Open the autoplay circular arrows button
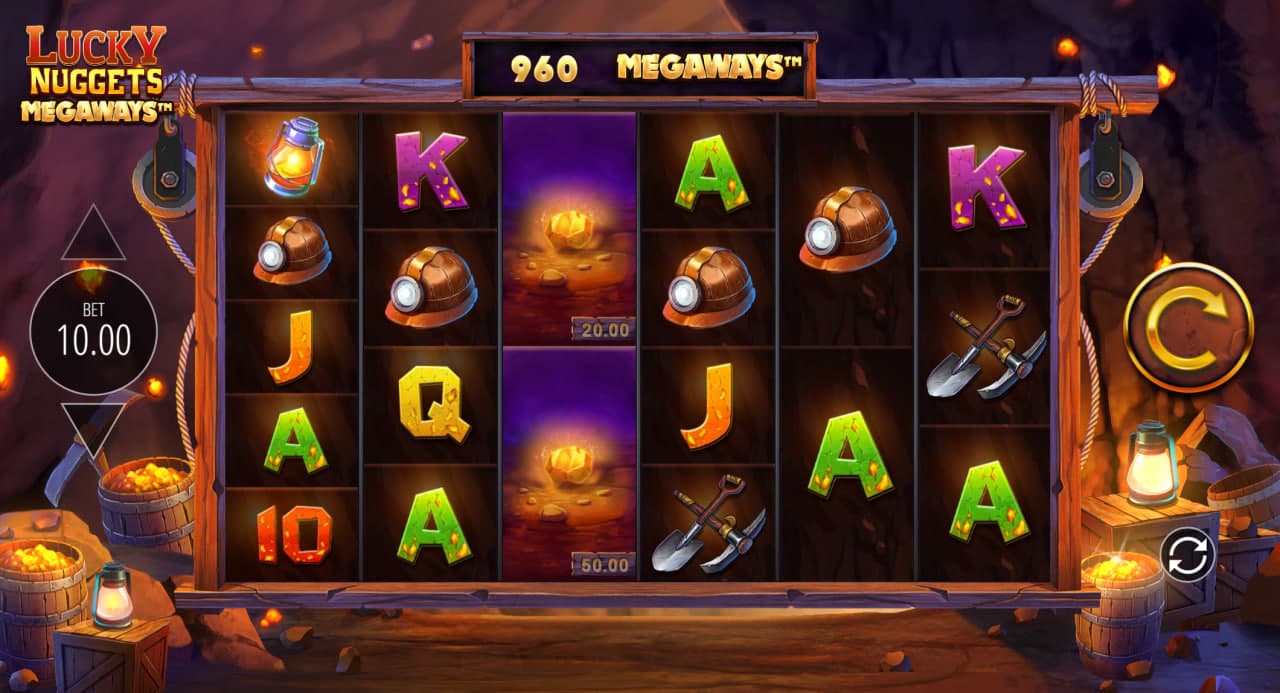 point(1187,553)
